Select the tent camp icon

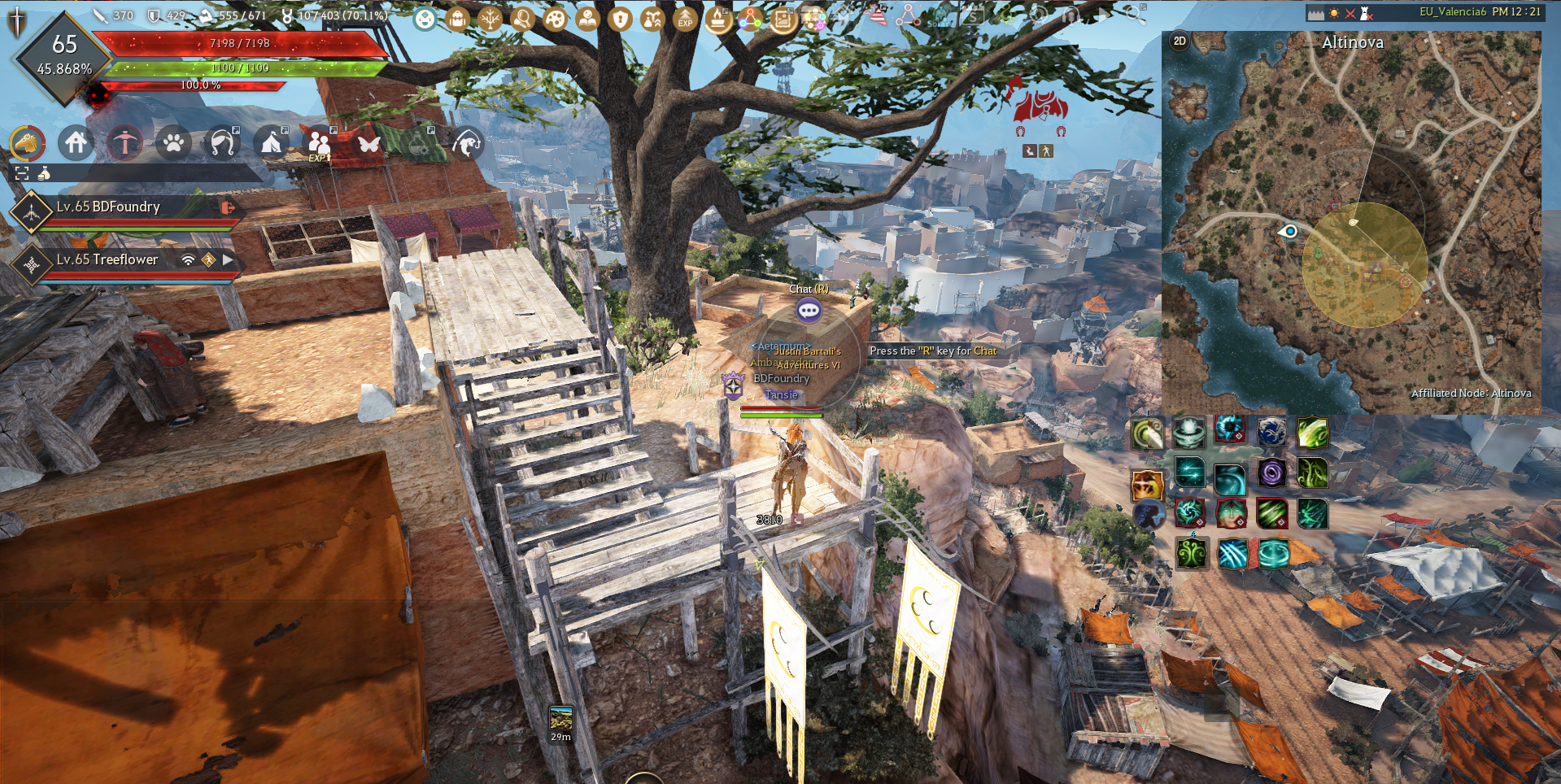[x=271, y=143]
